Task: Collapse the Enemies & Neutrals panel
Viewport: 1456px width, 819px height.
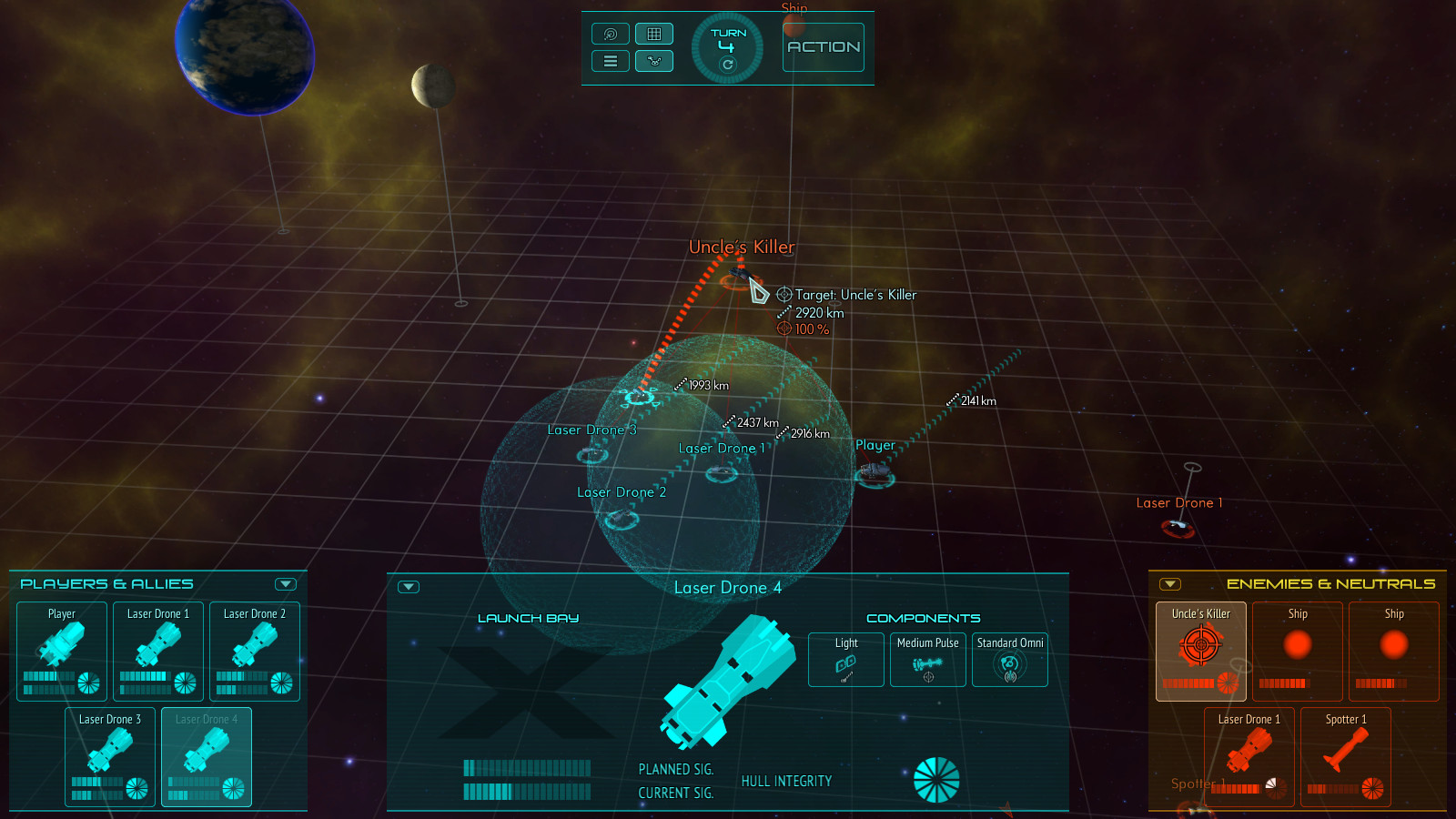Action: 1170,583
